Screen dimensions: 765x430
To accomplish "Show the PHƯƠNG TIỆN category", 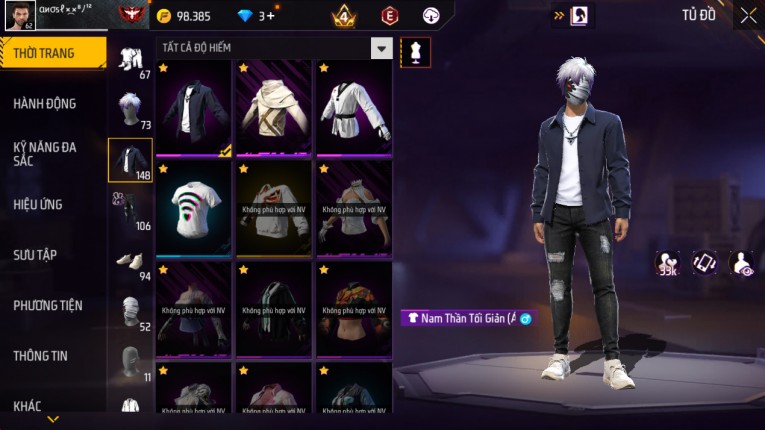I will 48,305.
